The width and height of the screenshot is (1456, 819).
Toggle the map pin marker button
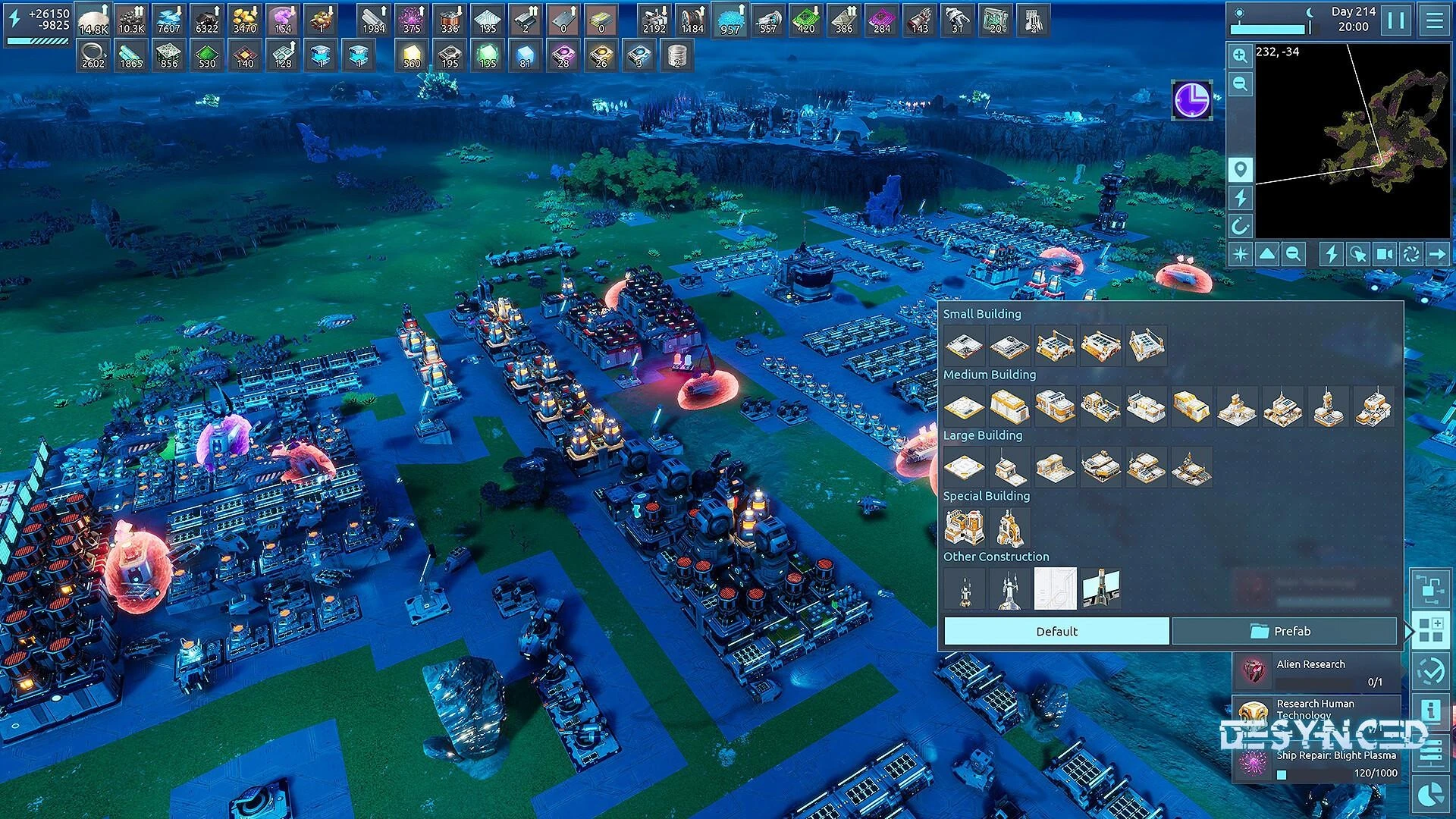point(1240,169)
